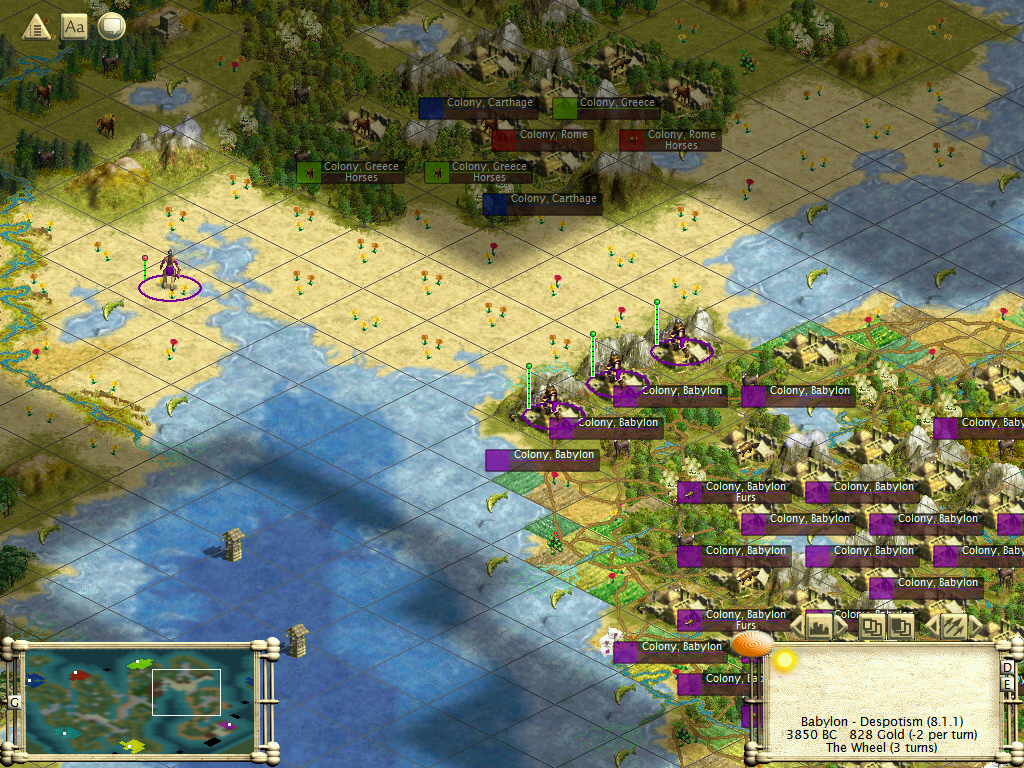Go to the next city arrow

click(842, 627)
